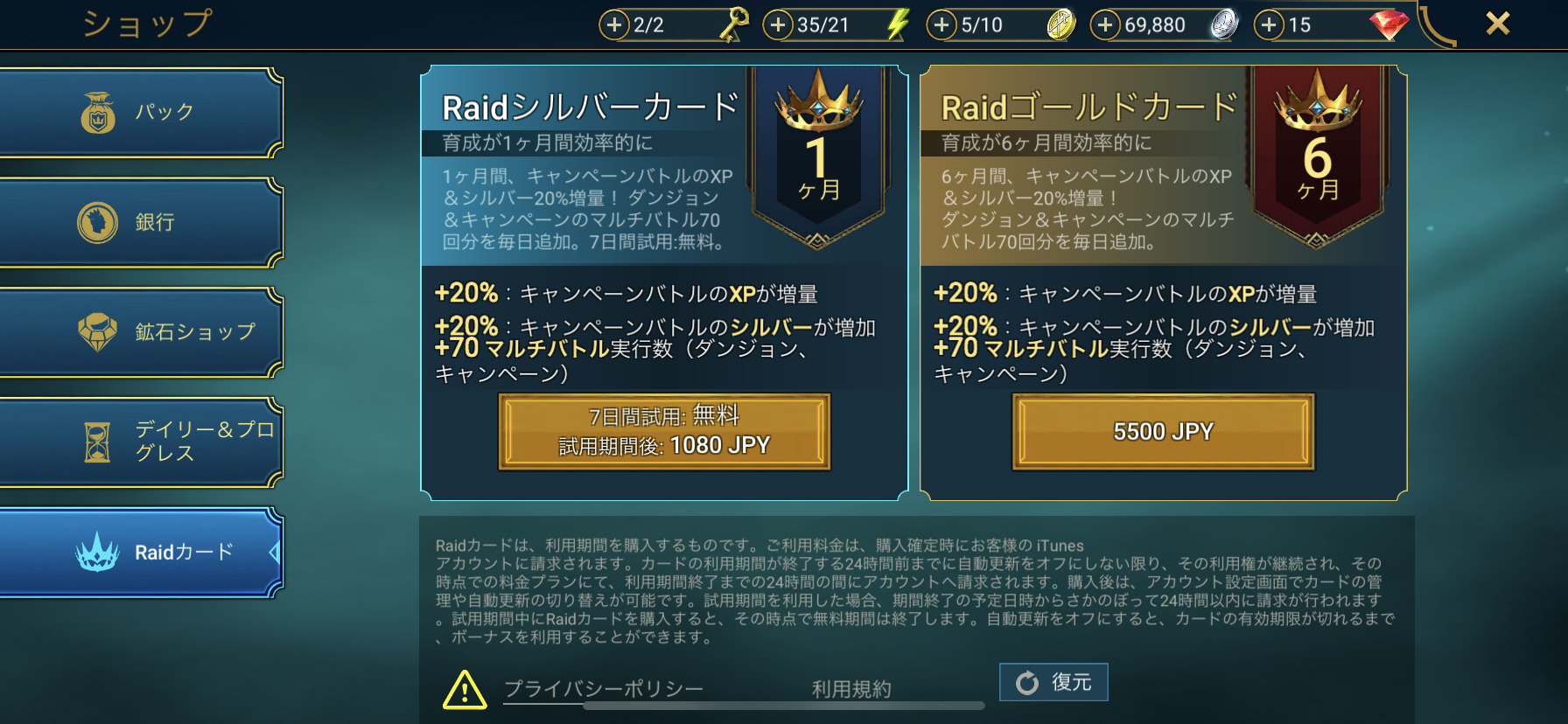Viewport: 1568px width, 724px height.
Task: Switch to the 銀行 category
Action: click(x=140, y=223)
